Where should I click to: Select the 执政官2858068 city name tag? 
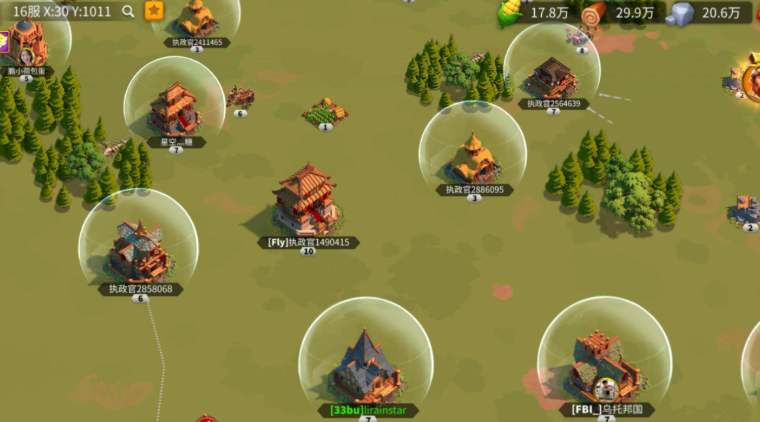click(140, 289)
